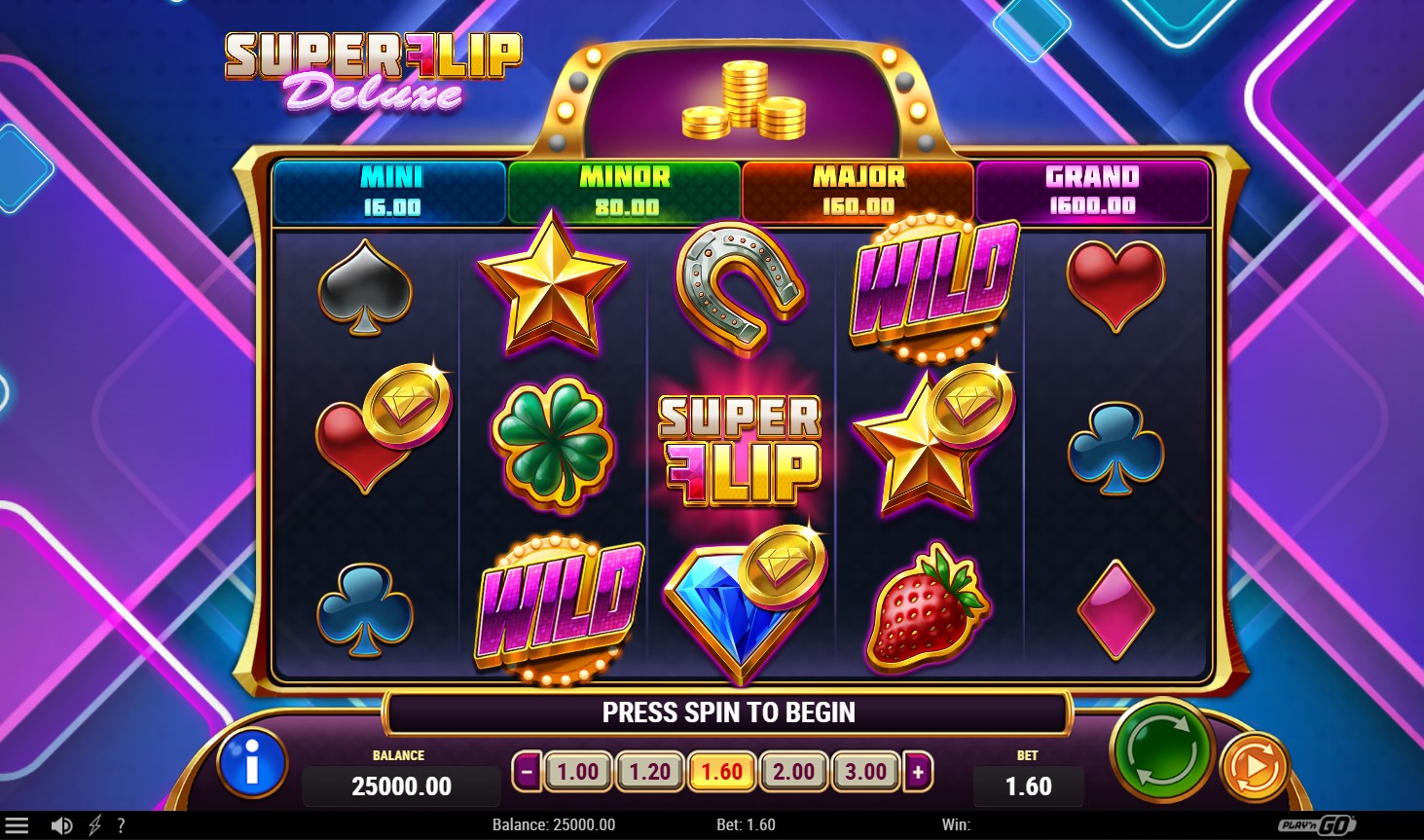This screenshot has width=1424, height=840.
Task: Toggle the sound speaker icon
Action: [61, 825]
